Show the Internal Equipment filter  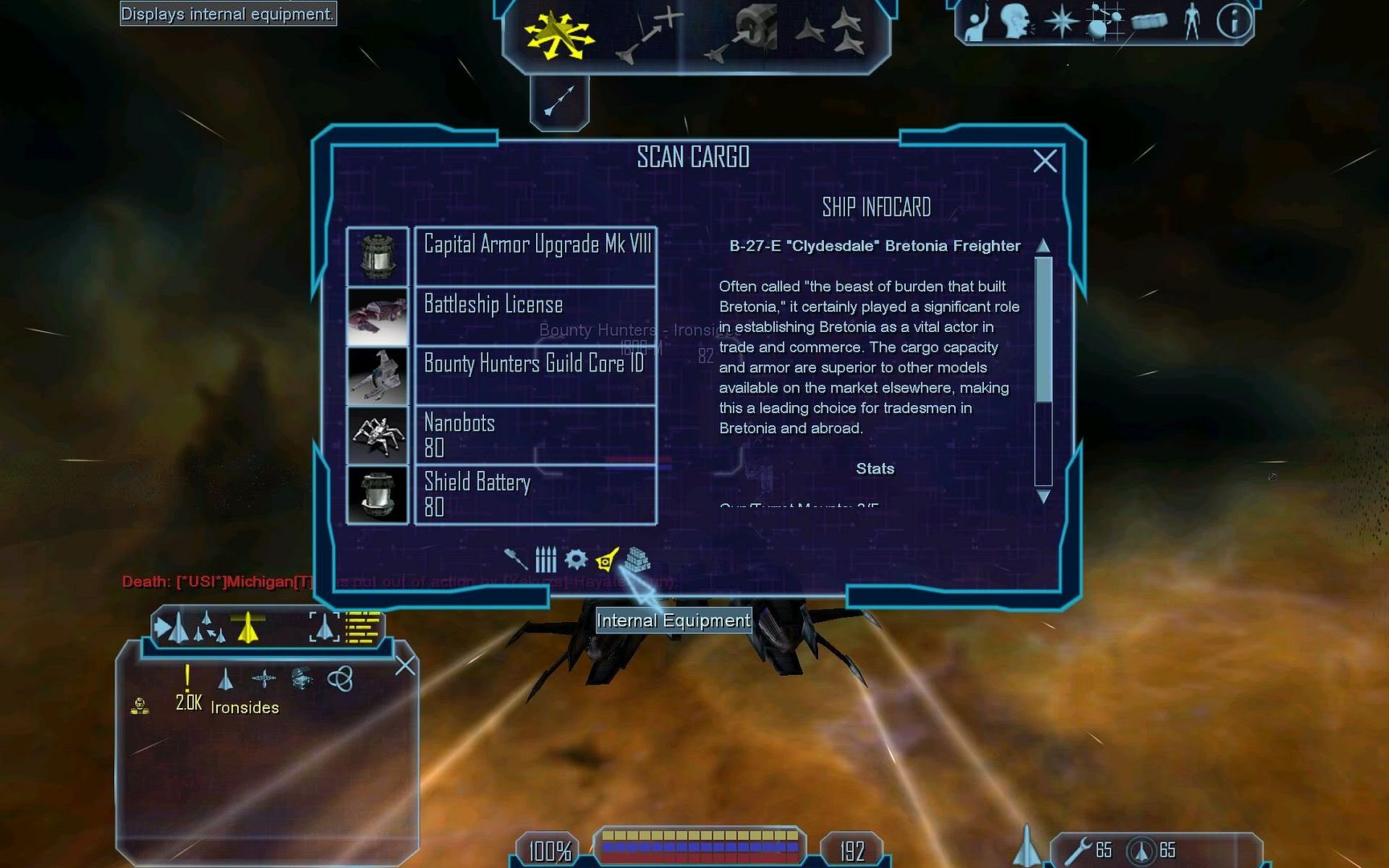coord(607,559)
